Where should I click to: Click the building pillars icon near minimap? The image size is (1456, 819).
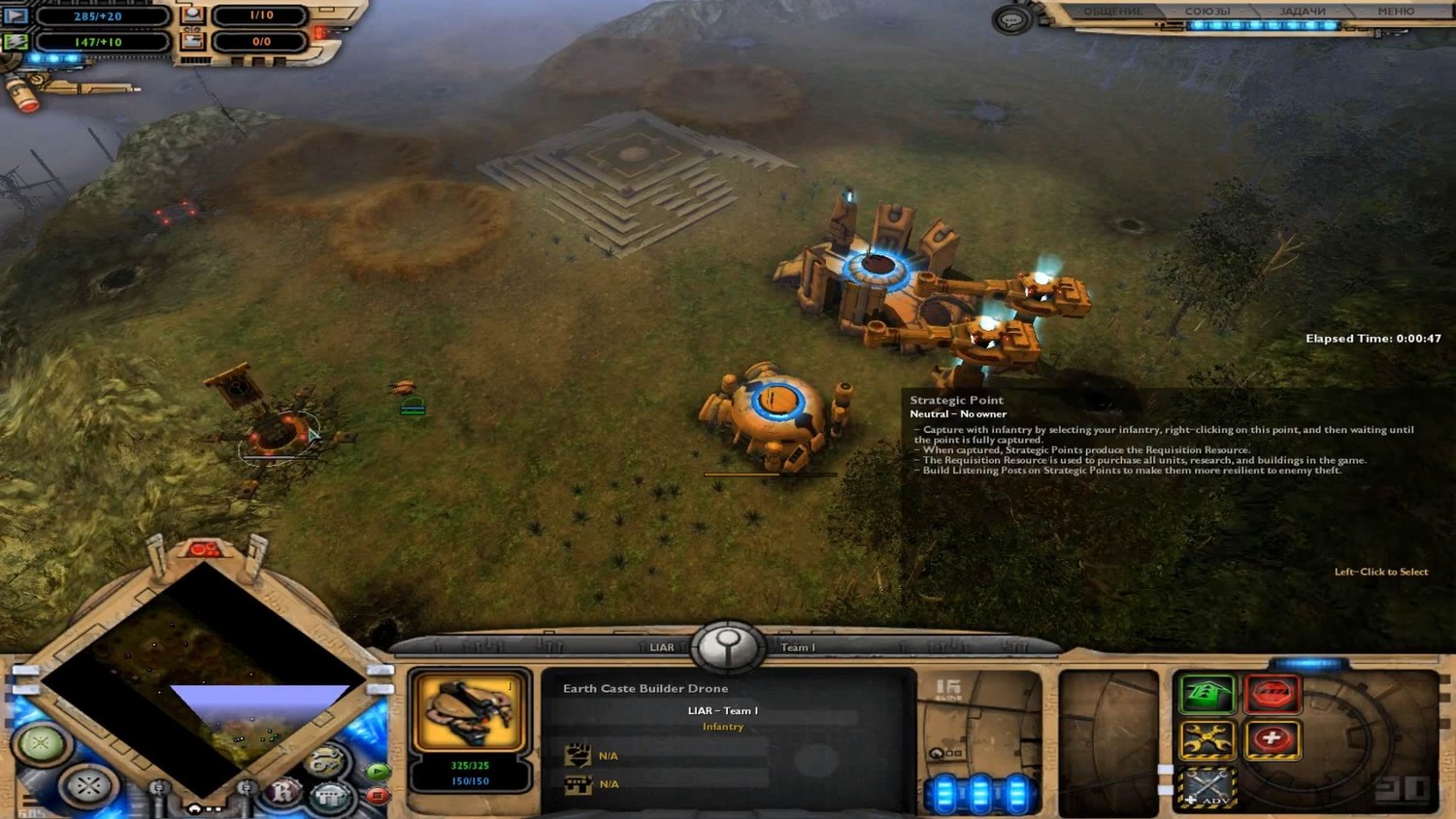coord(329,797)
